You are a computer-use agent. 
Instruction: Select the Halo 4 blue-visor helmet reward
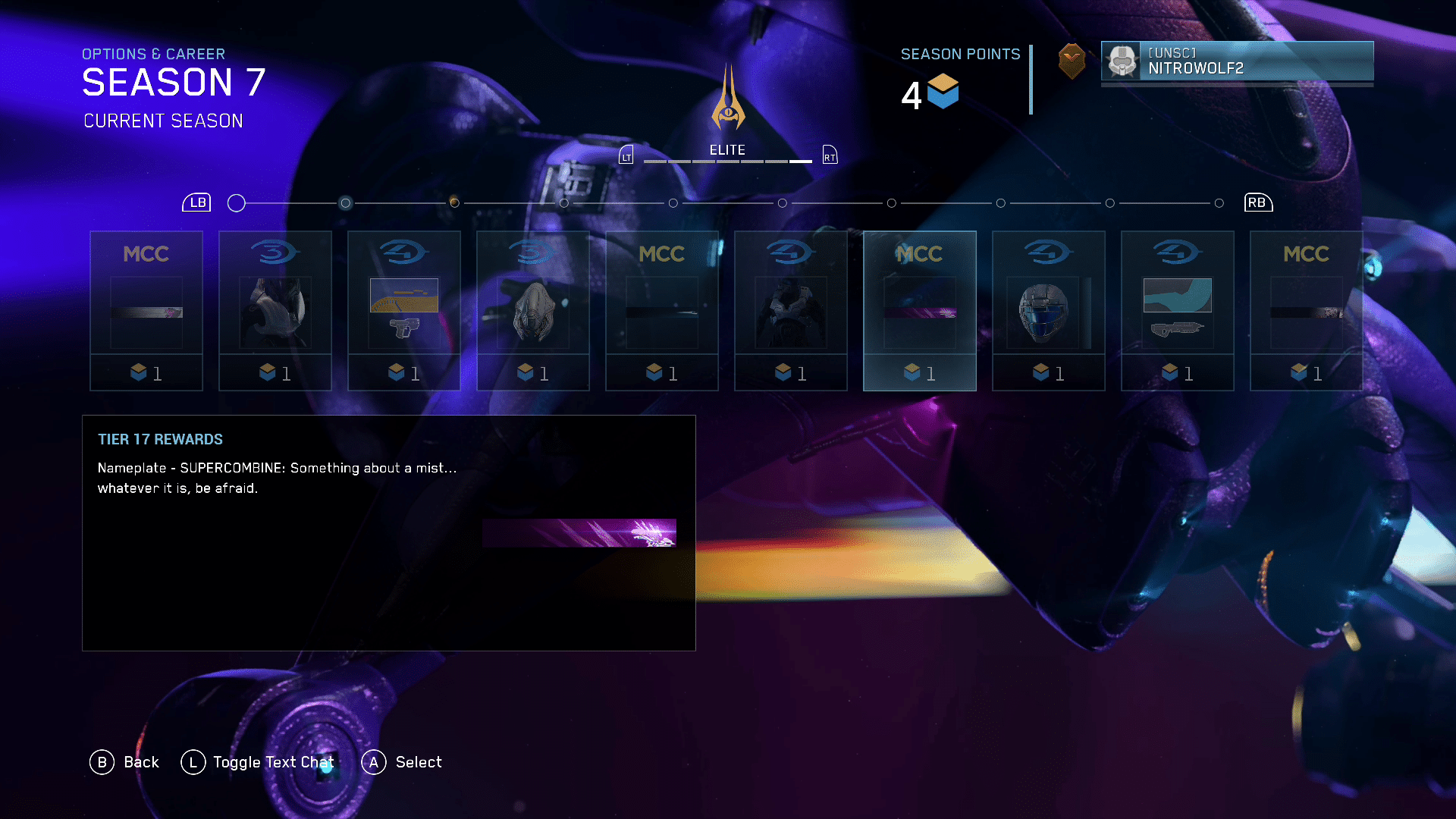click(x=1048, y=311)
